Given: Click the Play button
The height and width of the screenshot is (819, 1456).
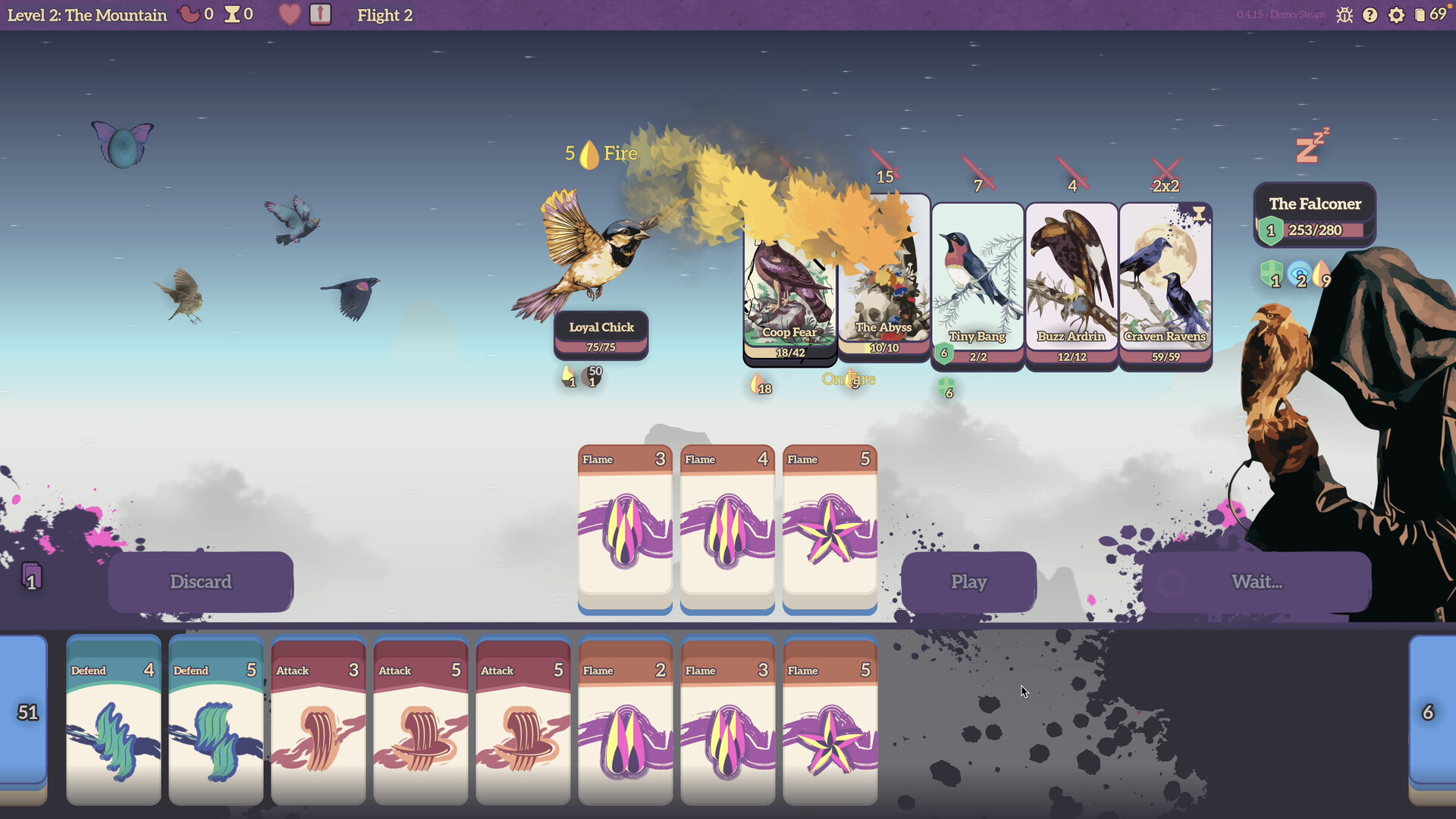Looking at the screenshot, I should pyautogui.click(x=968, y=582).
